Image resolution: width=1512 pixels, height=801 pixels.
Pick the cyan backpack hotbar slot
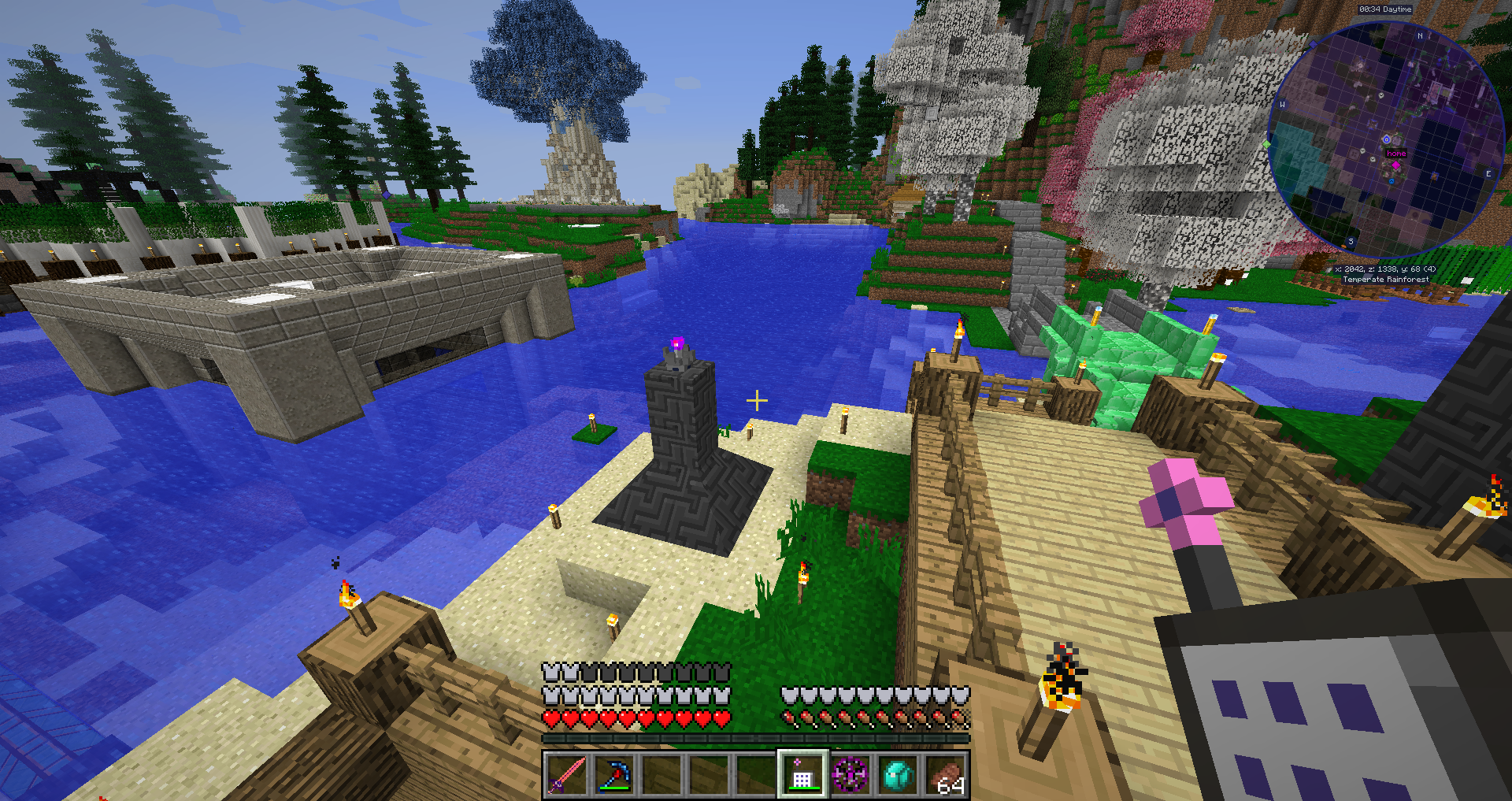click(x=898, y=775)
